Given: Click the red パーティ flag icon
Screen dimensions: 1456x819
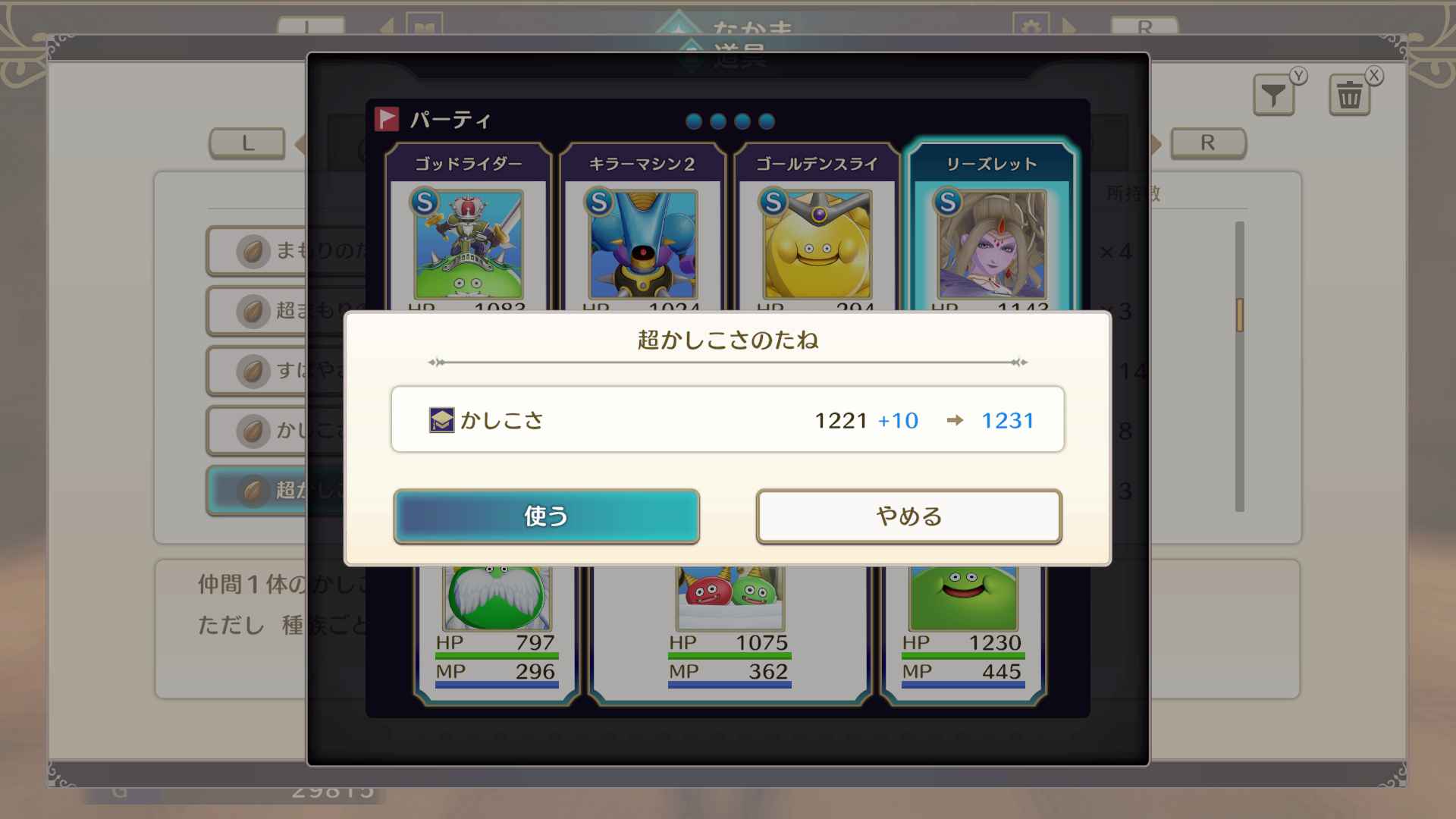Looking at the screenshot, I should pyautogui.click(x=387, y=118).
